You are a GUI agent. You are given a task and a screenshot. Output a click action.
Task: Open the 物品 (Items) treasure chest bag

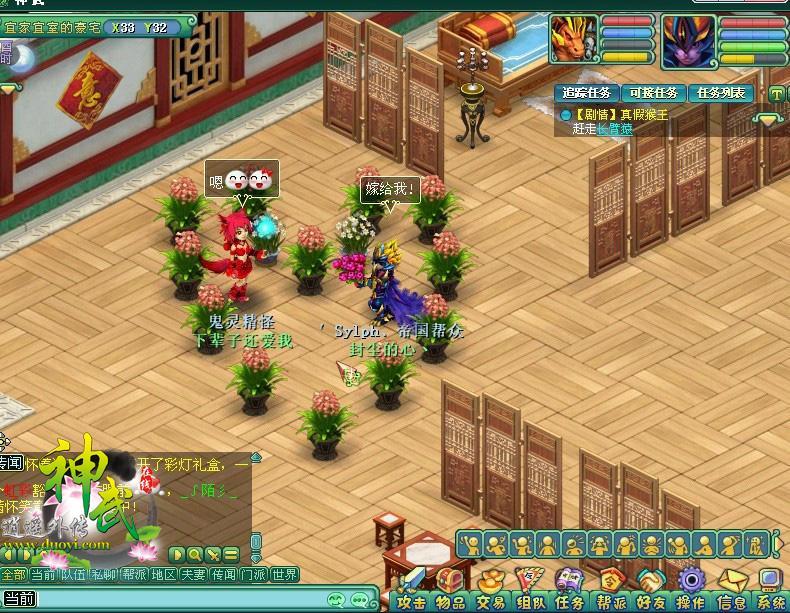tap(450, 590)
